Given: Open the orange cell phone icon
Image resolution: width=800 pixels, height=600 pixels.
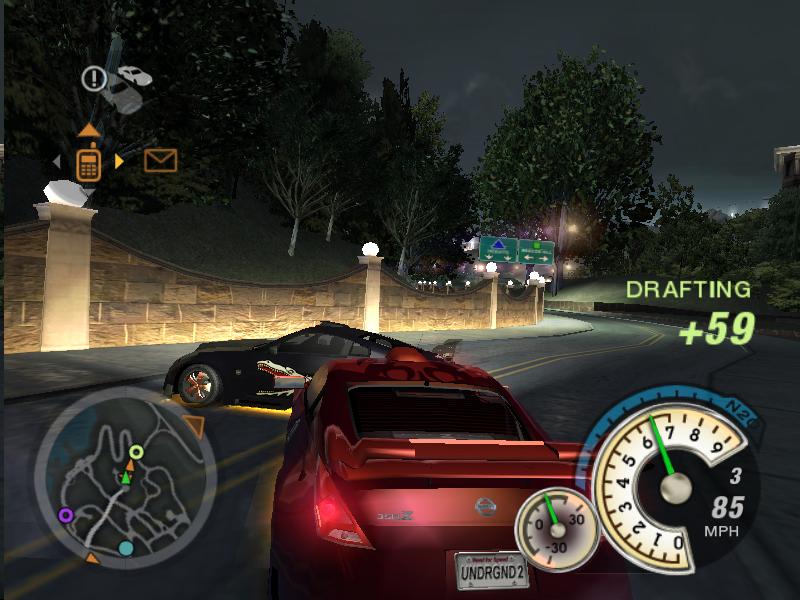Looking at the screenshot, I should click(88, 163).
